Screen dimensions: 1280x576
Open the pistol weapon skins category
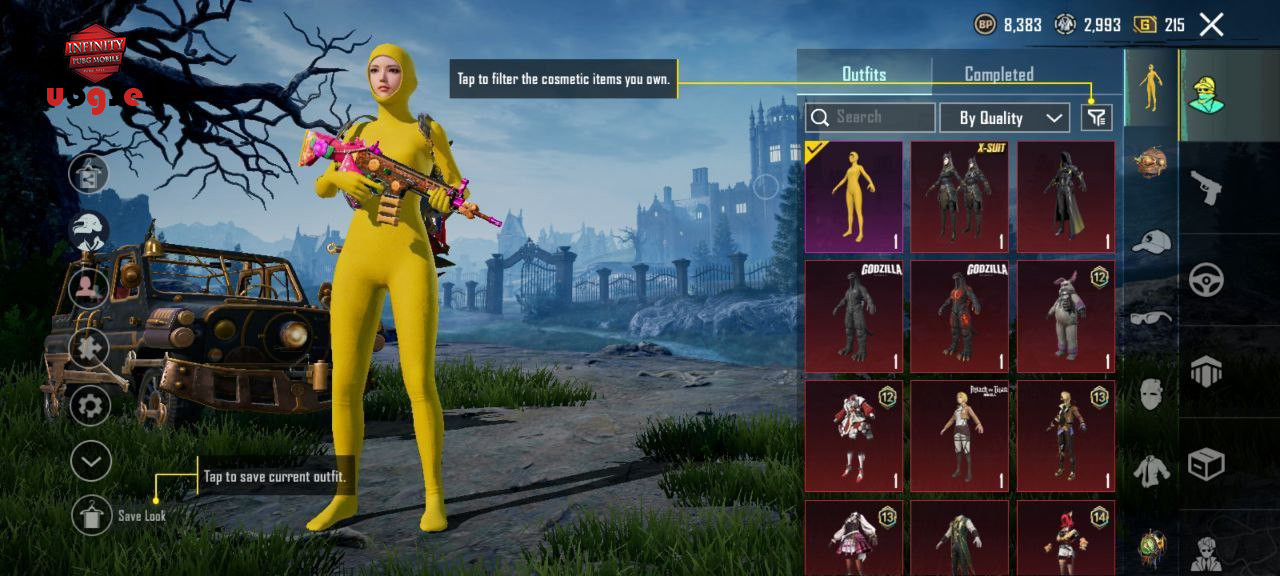pos(1206,186)
